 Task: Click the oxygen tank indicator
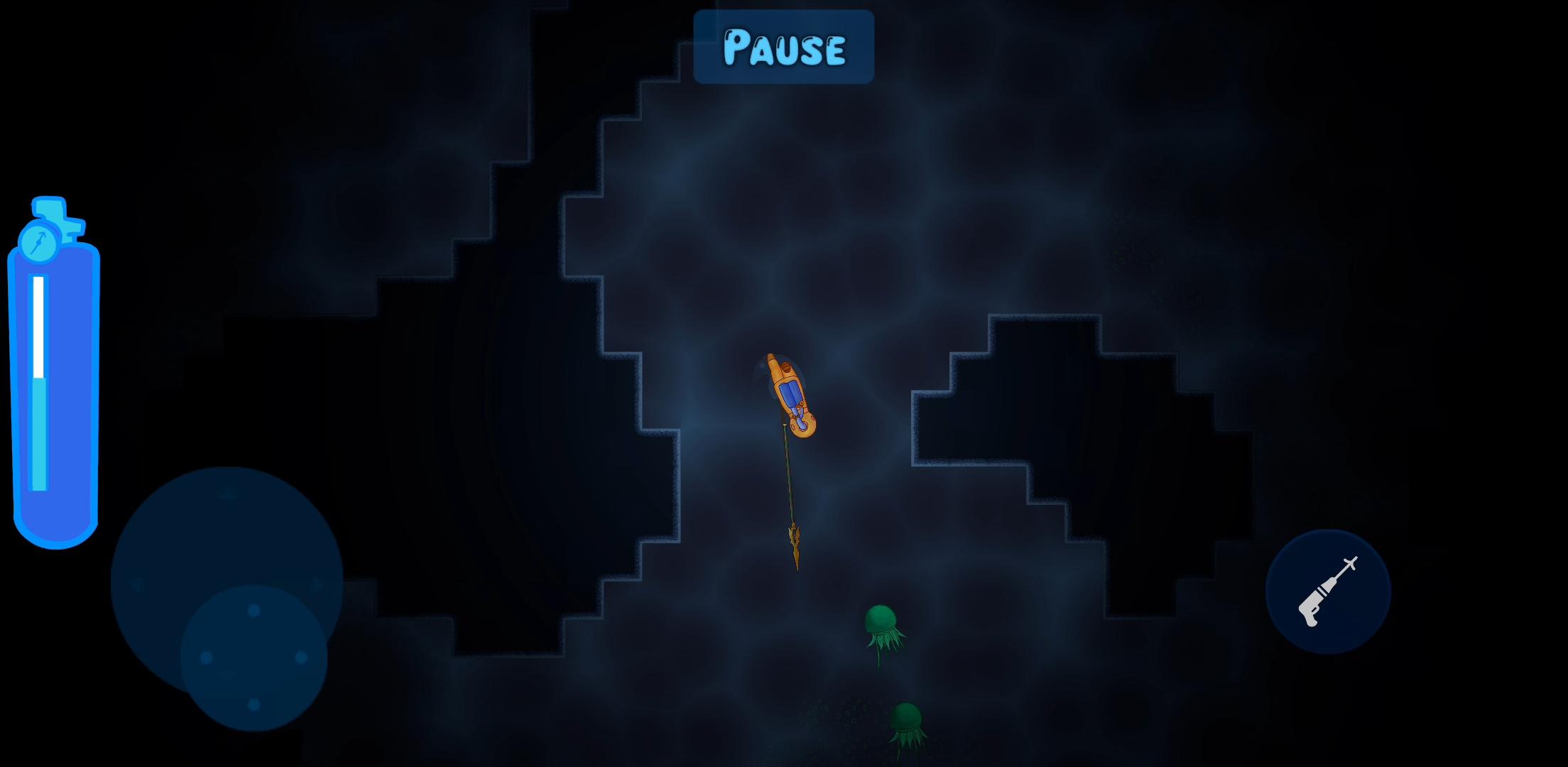pos(53,391)
